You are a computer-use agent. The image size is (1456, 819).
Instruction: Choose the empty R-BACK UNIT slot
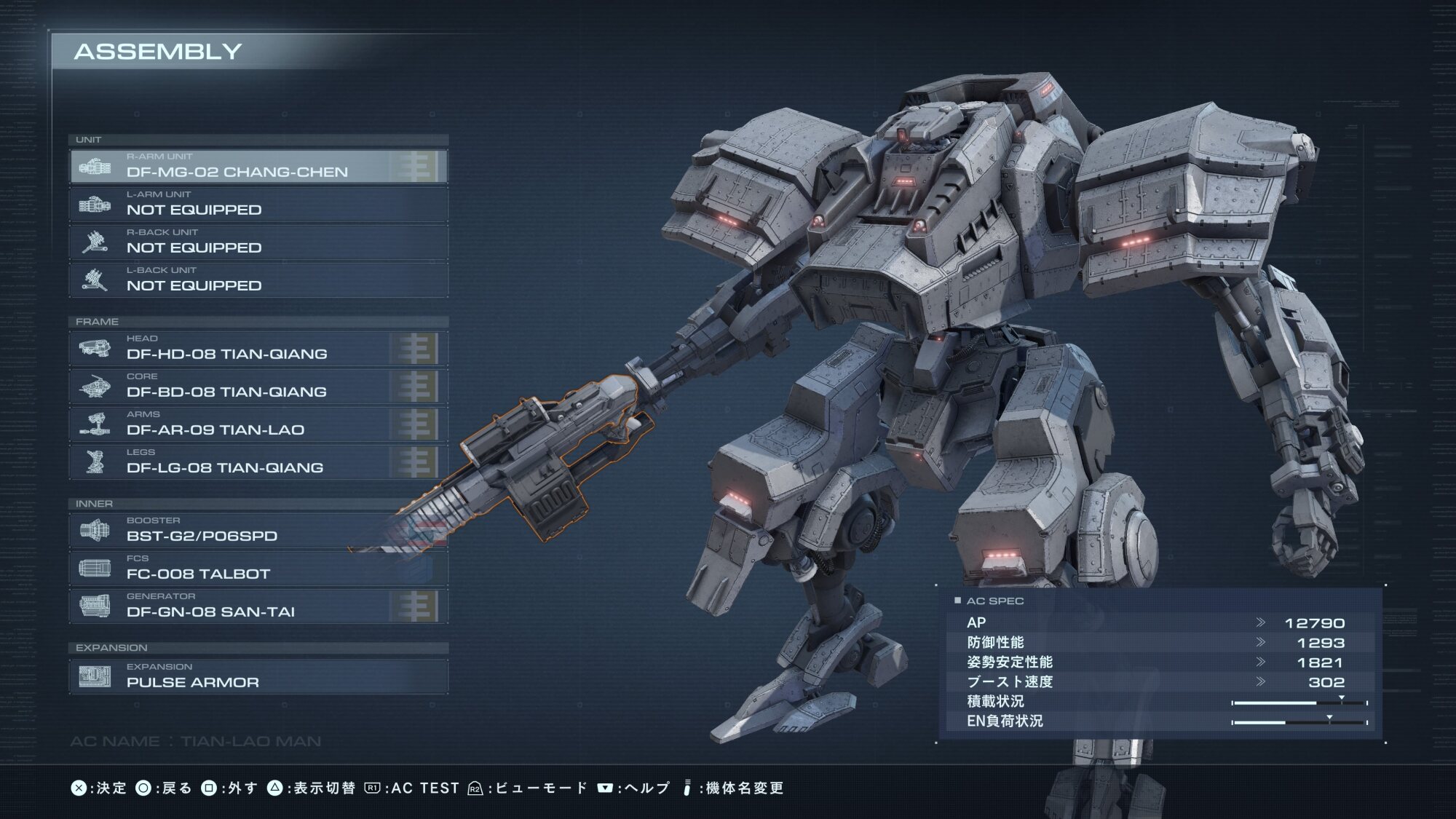point(258,242)
